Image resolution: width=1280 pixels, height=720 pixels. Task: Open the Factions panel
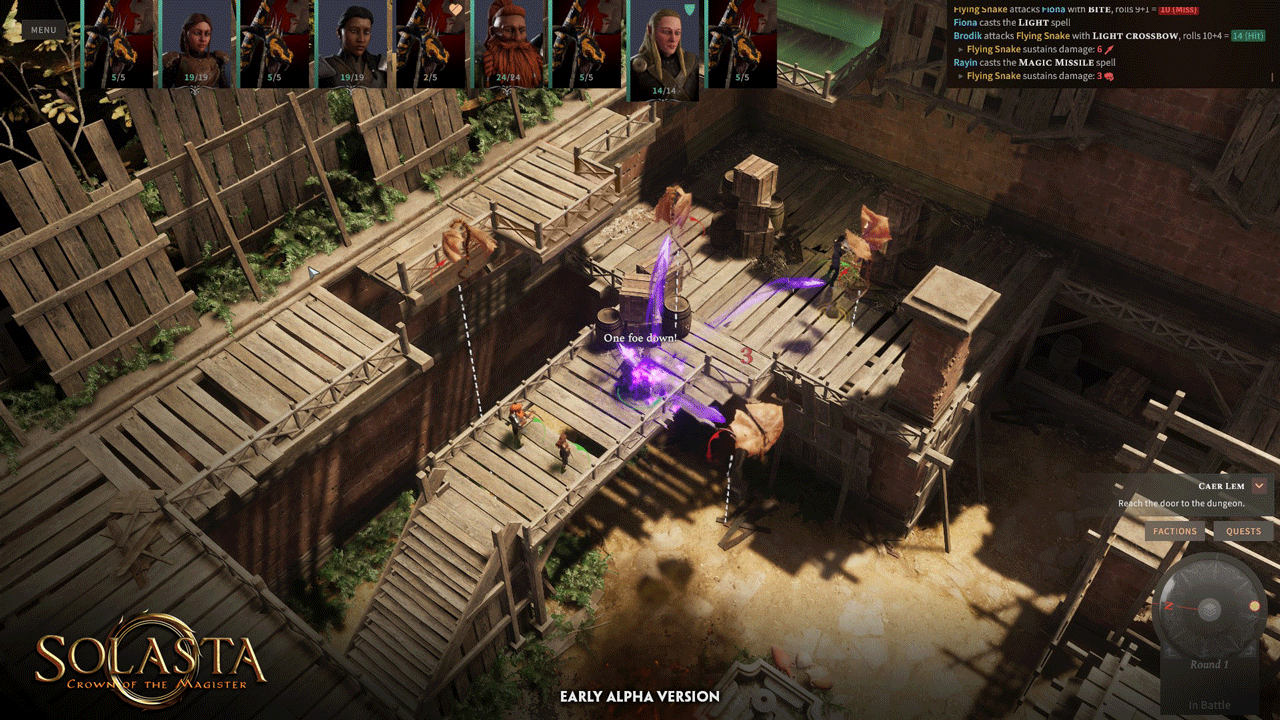(1174, 531)
